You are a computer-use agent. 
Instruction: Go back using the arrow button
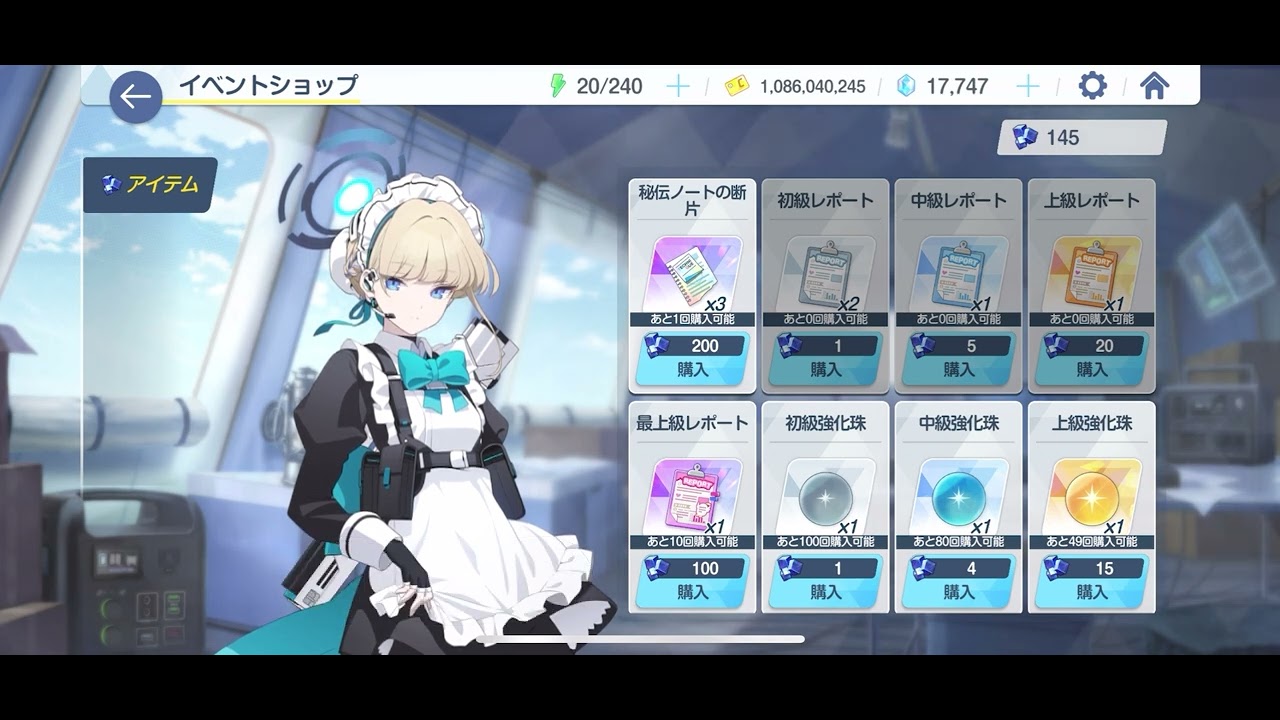pyautogui.click(x=135, y=97)
